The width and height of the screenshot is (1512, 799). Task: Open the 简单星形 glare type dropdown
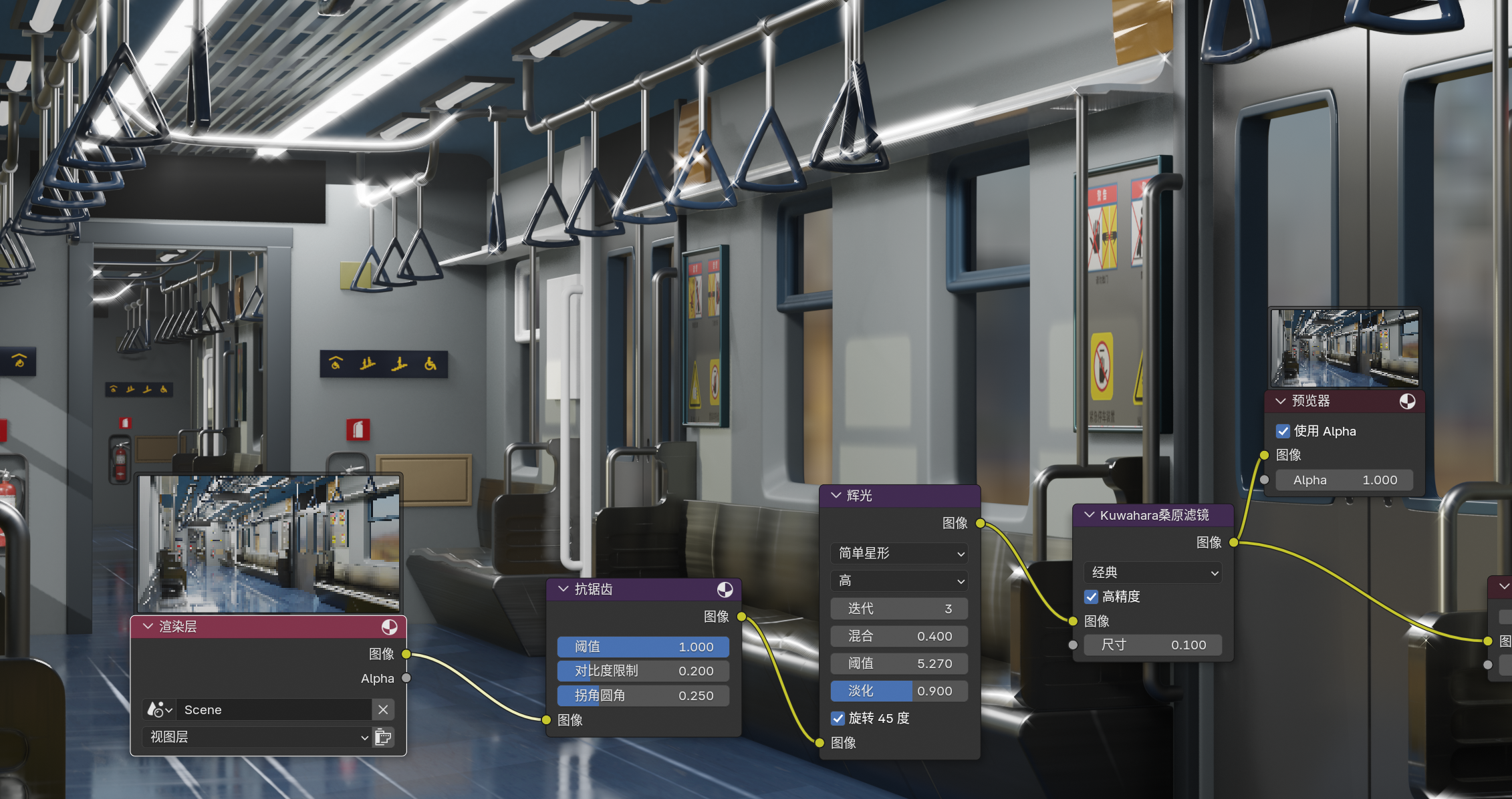pos(899,553)
